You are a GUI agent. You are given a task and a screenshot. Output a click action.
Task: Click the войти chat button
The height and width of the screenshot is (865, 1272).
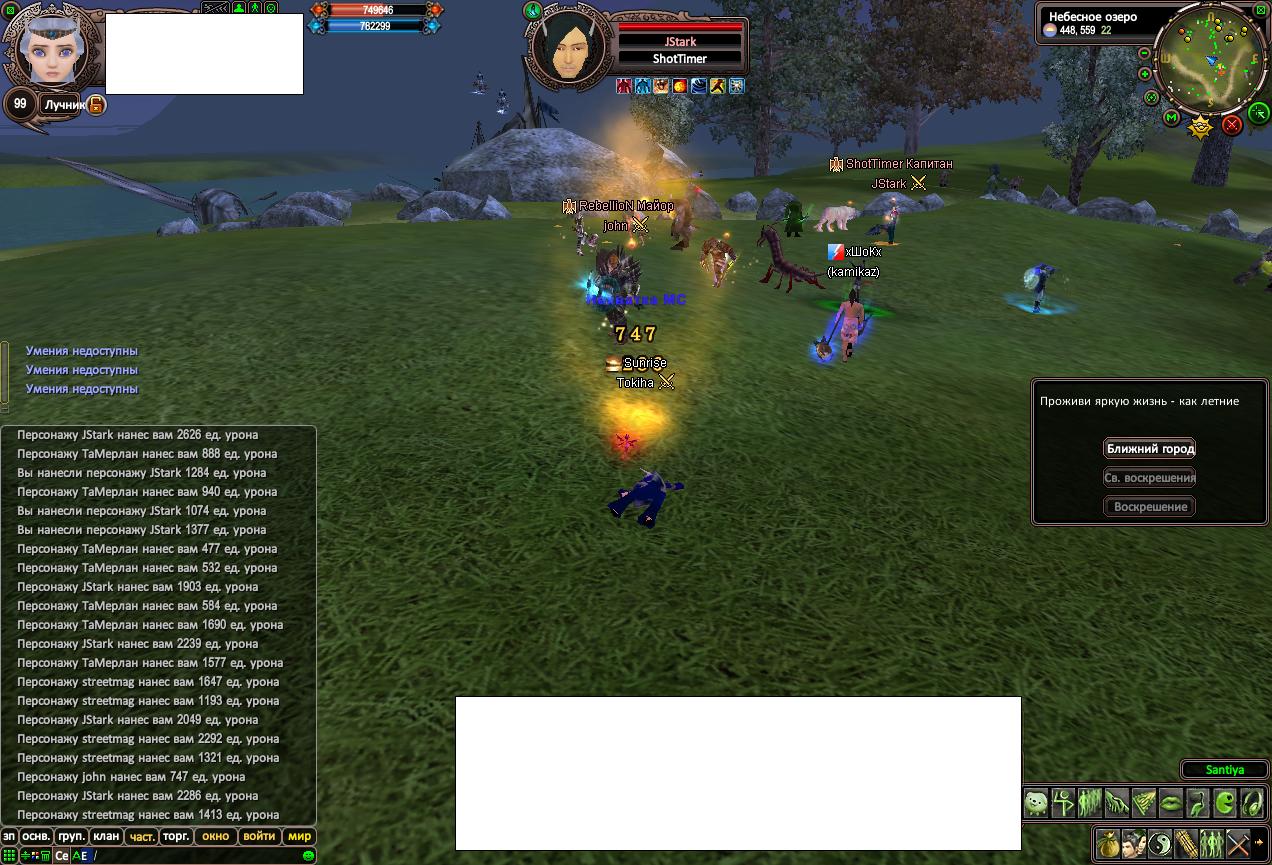tap(259, 837)
